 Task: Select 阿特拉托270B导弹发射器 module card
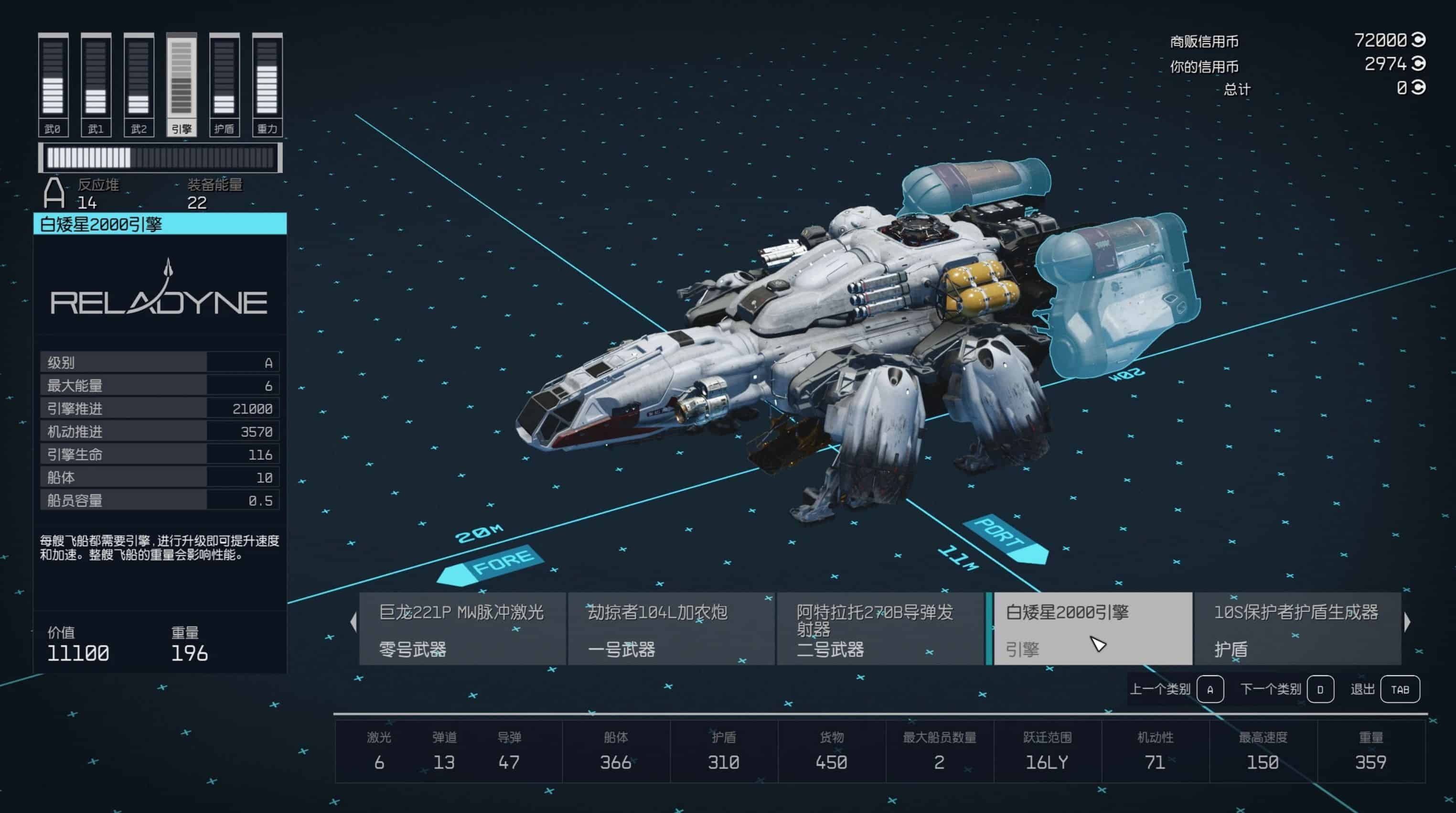click(880, 629)
